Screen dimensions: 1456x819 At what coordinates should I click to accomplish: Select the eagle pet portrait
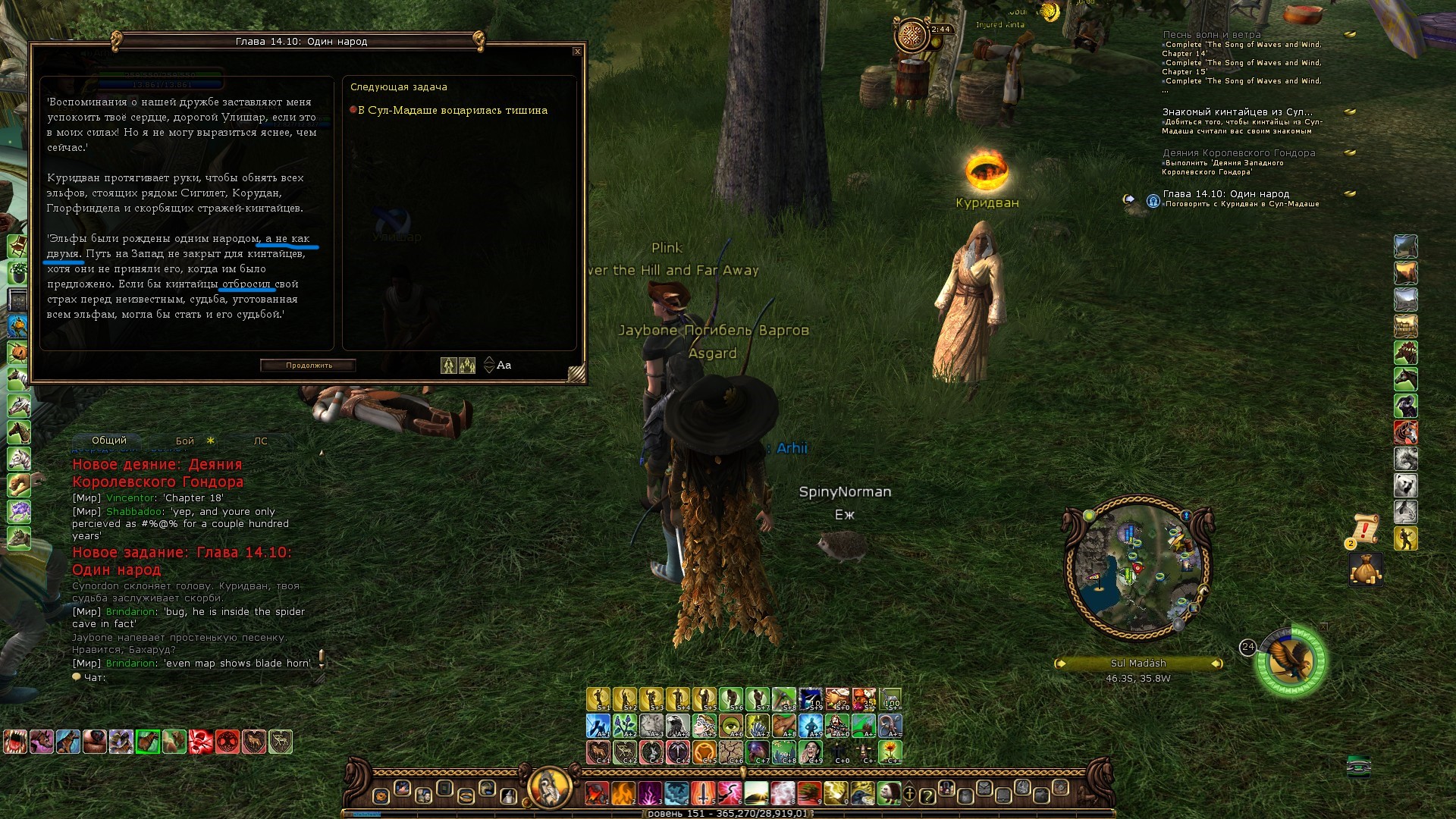click(x=1292, y=661)
